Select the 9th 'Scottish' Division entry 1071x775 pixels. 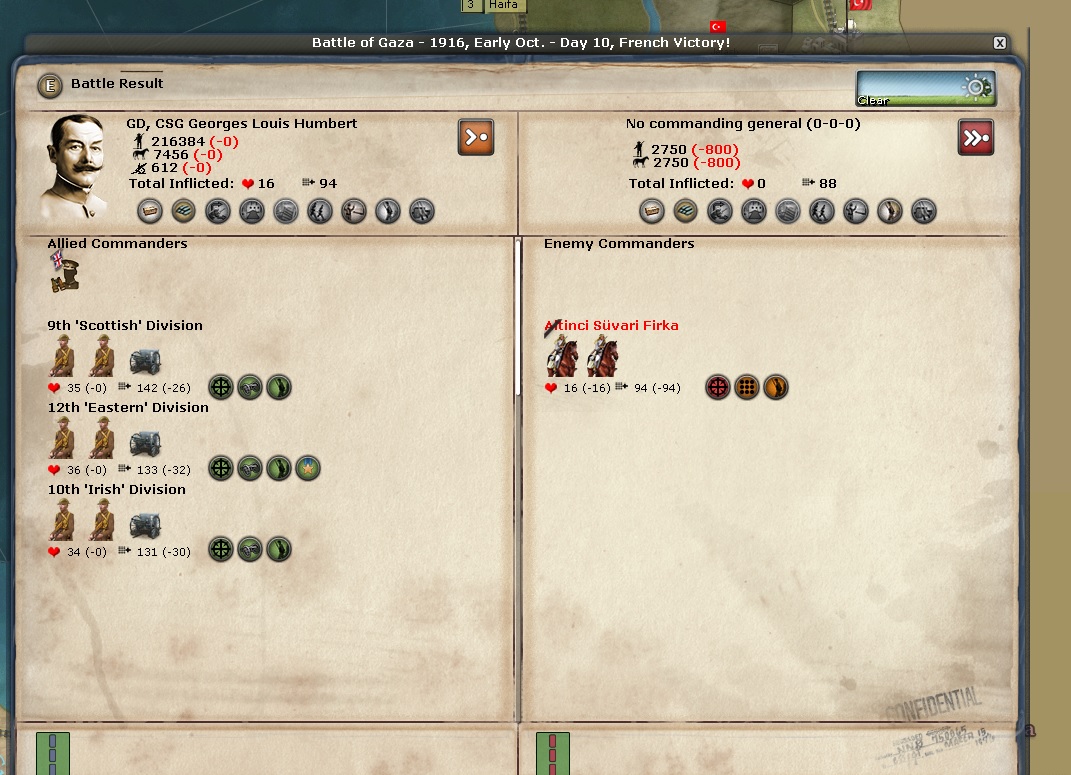point(125,326)
